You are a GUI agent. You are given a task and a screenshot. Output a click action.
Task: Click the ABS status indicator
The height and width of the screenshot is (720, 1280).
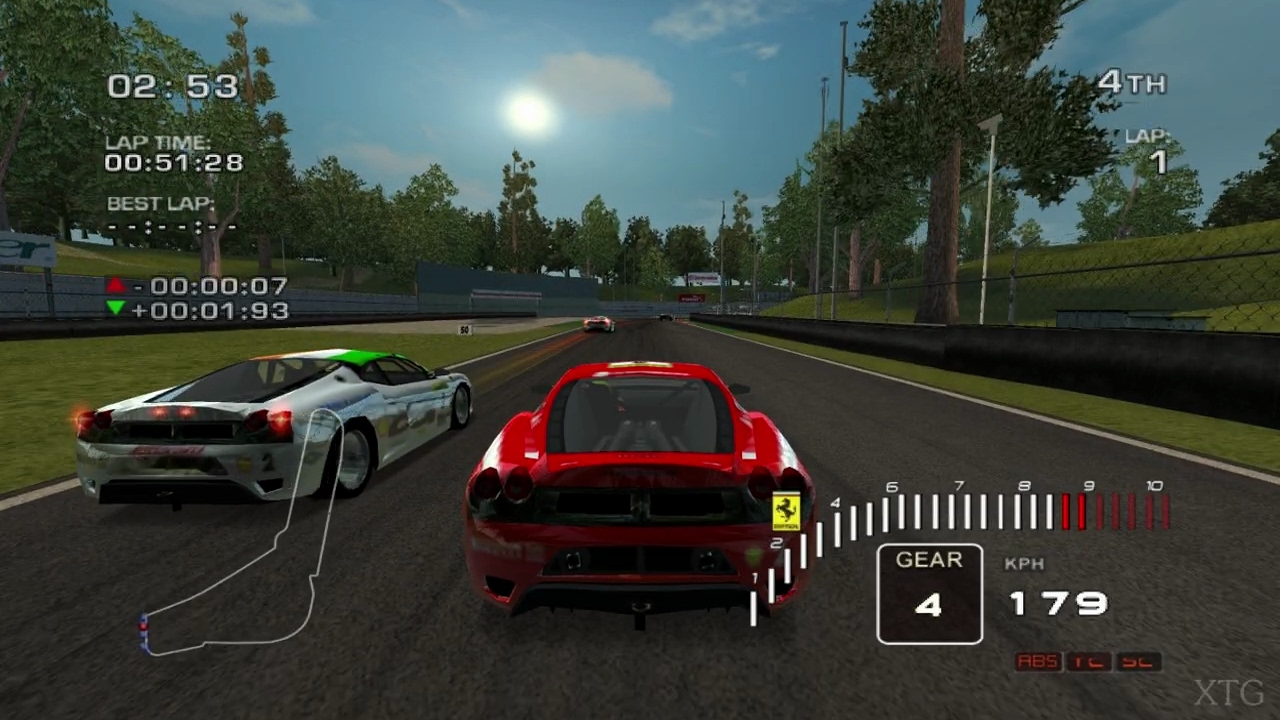tap(1038, 661)
